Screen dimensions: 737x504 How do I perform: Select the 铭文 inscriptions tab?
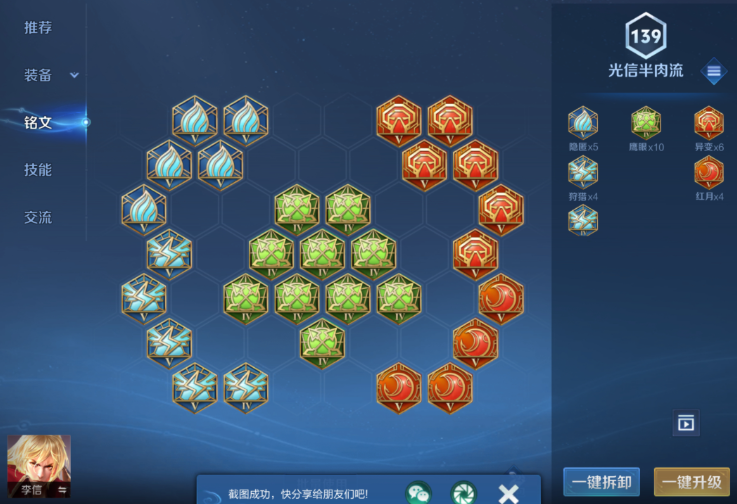pos(38,123)
